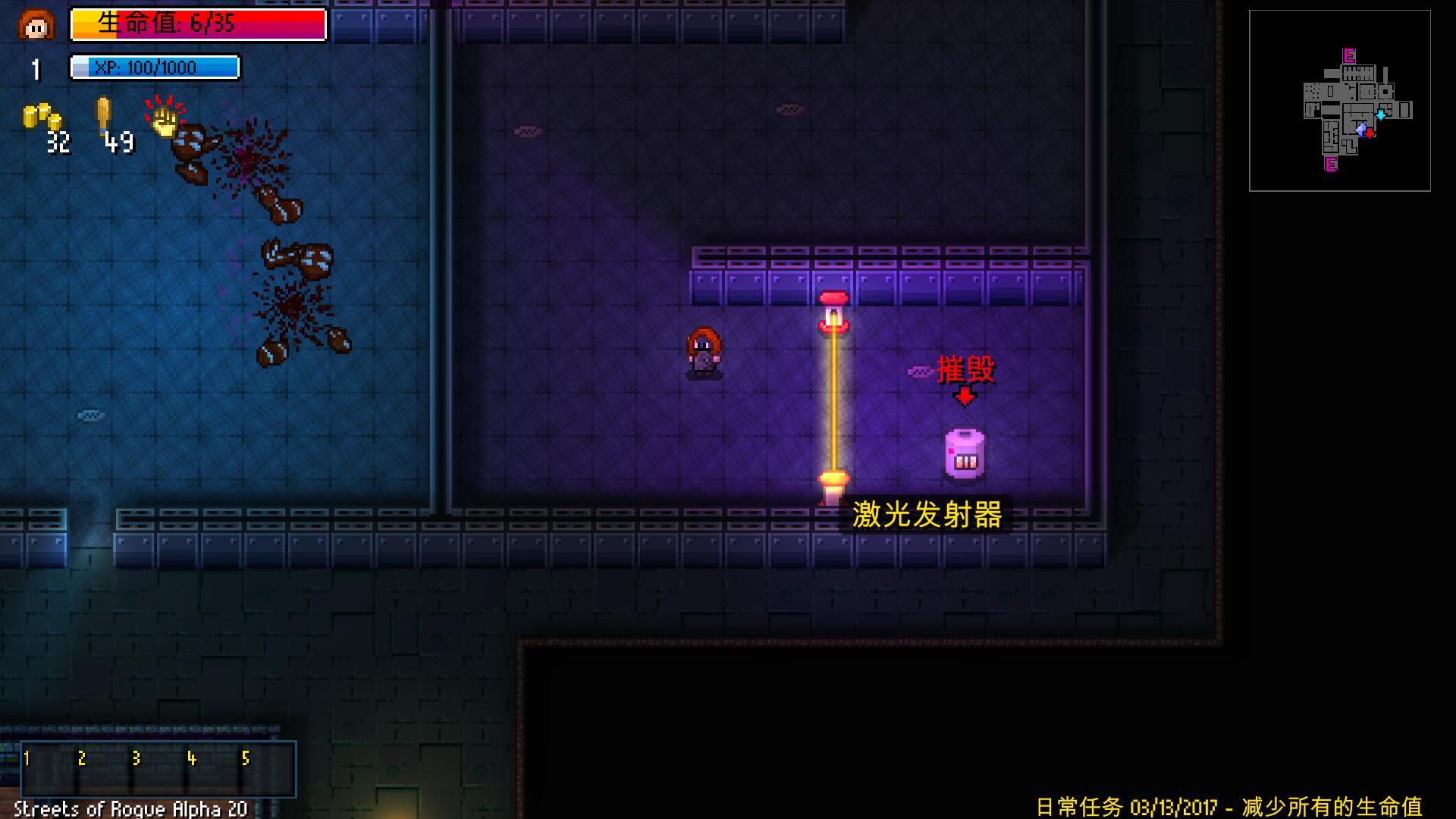Click the 激光发射器 laser emitter label
This screenshot has height=819, width=1456.
927,516
